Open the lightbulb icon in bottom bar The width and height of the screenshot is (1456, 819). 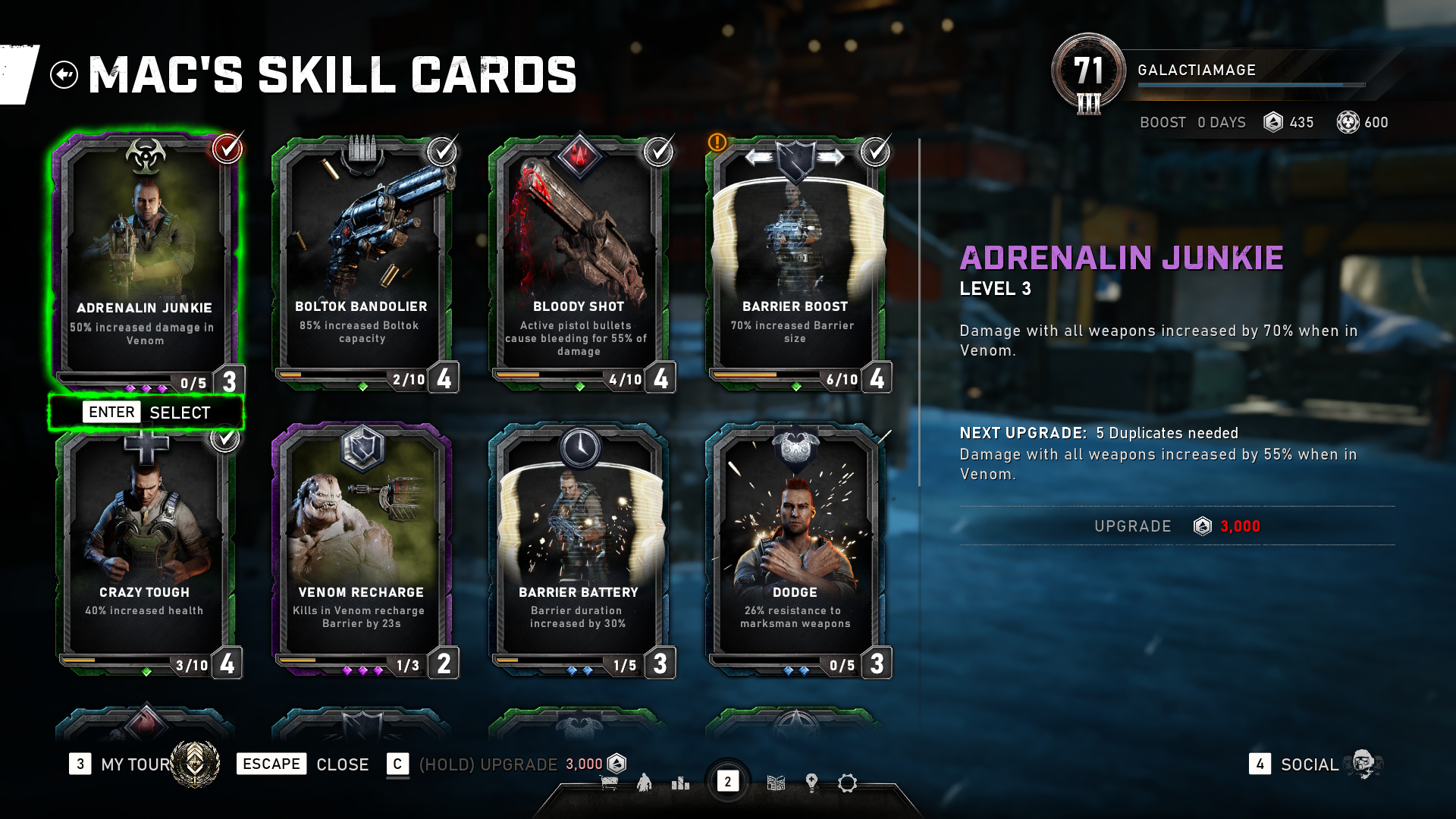coord(811,783)
